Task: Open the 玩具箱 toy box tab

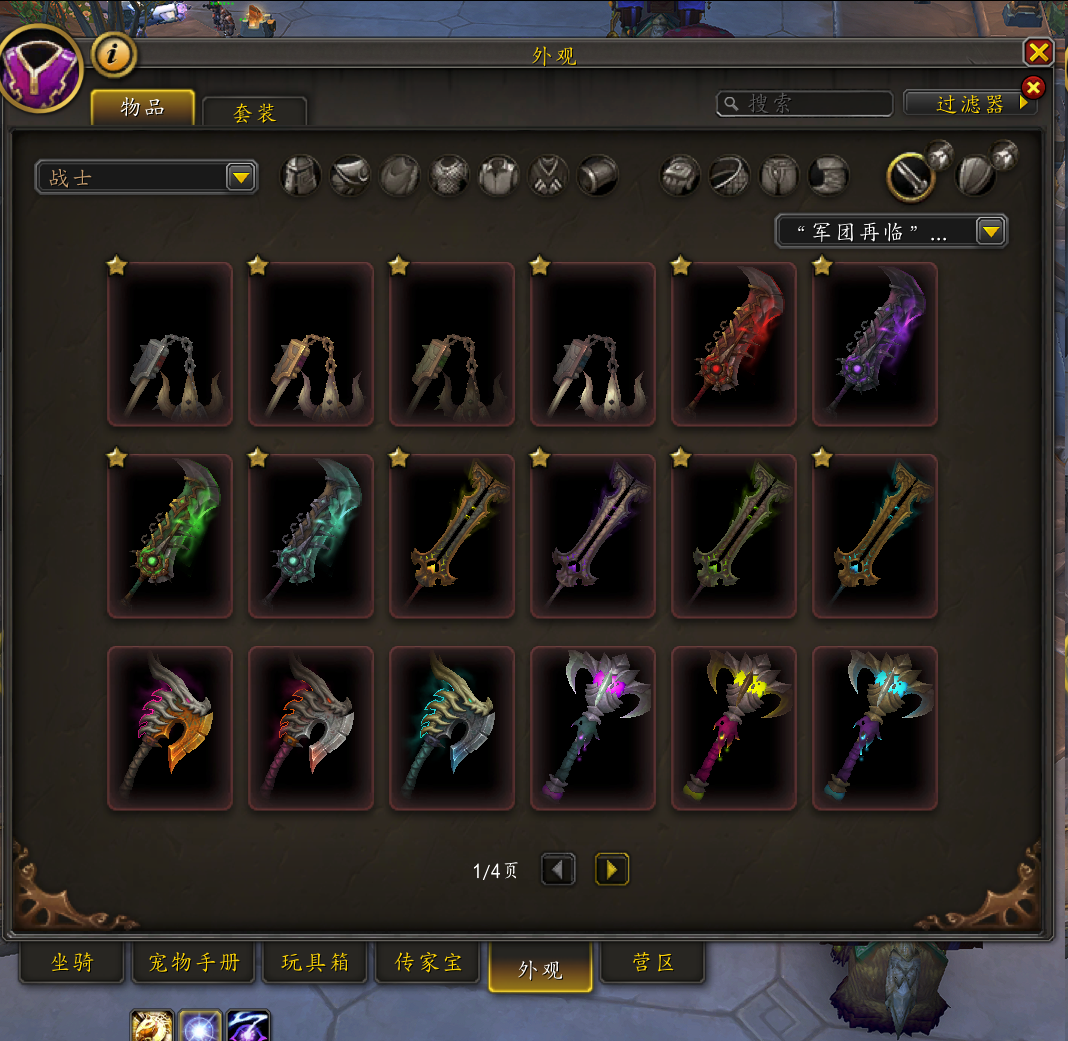Action: pyautogui.click(x=315, y=963)
